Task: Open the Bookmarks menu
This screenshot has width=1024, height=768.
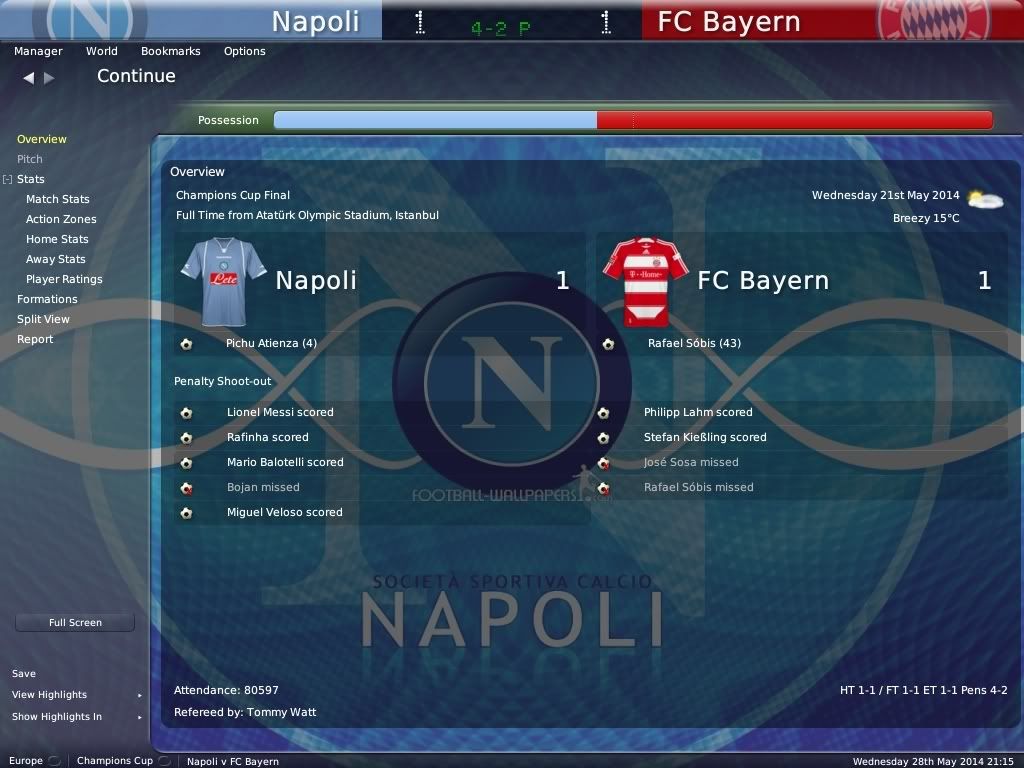Action: pyautogui.click(x=170, y=51)
